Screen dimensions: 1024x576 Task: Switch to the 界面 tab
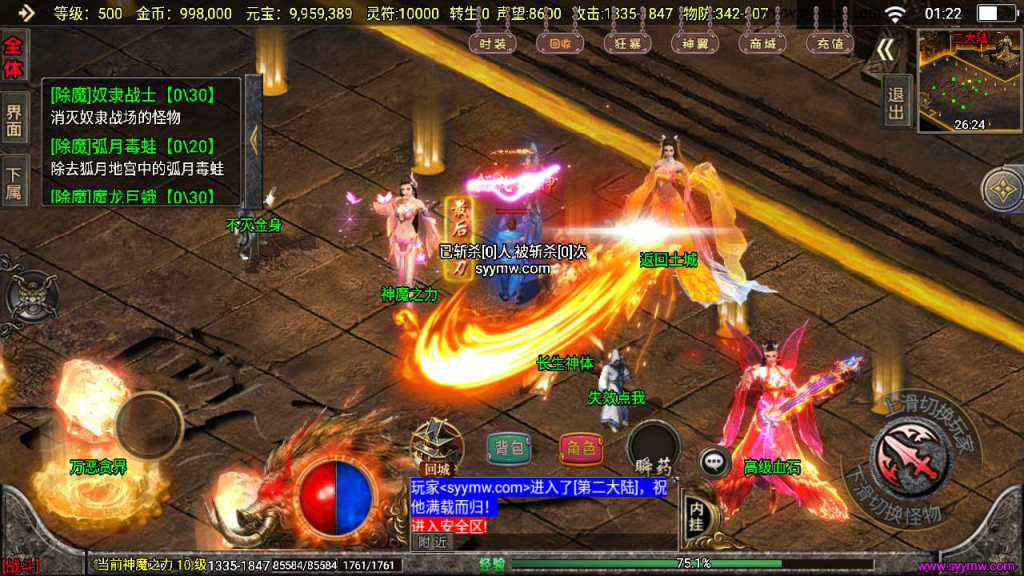pyautogui.click(x=14, y=120)
